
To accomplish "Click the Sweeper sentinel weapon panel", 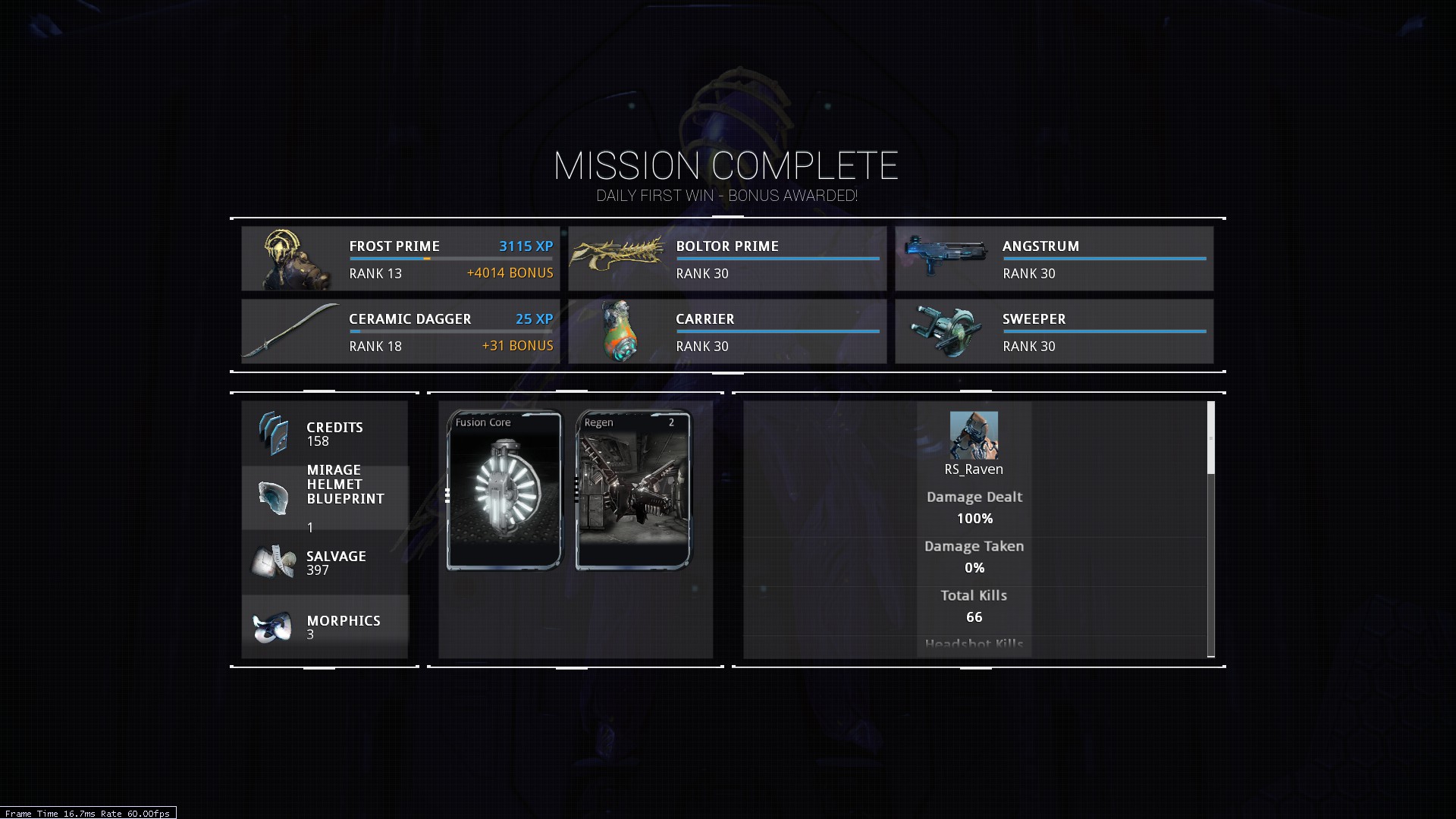I will [x=1054, y=331].
